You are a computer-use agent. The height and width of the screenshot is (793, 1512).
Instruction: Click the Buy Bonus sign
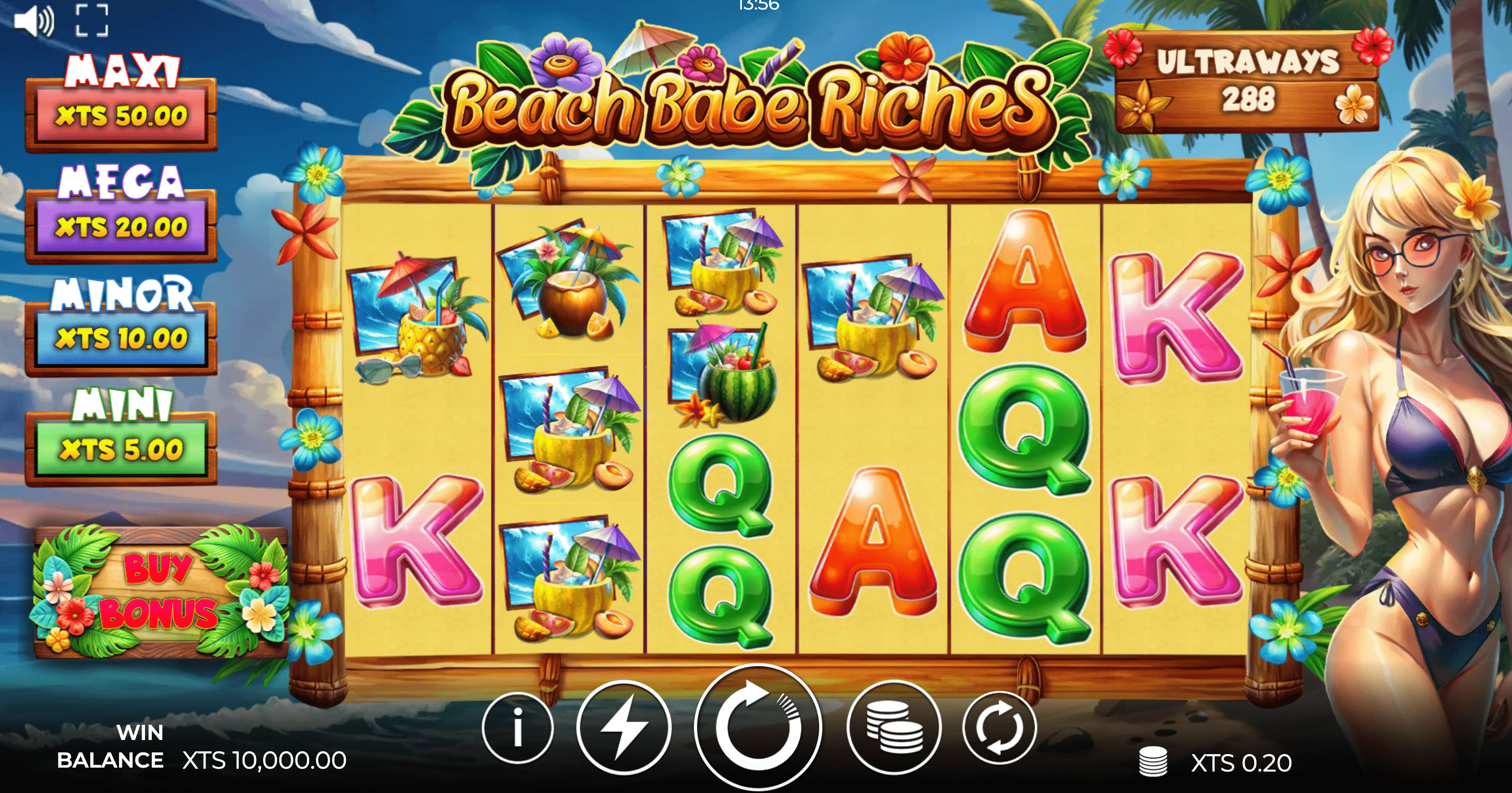click(159, 592)
